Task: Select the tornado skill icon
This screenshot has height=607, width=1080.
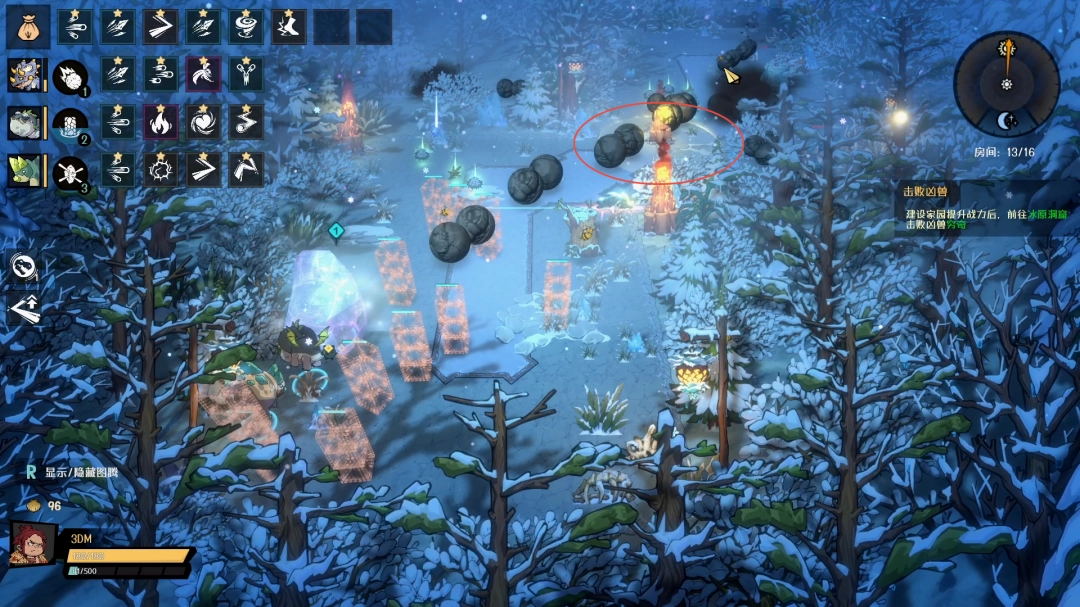Action: (246, 26)
